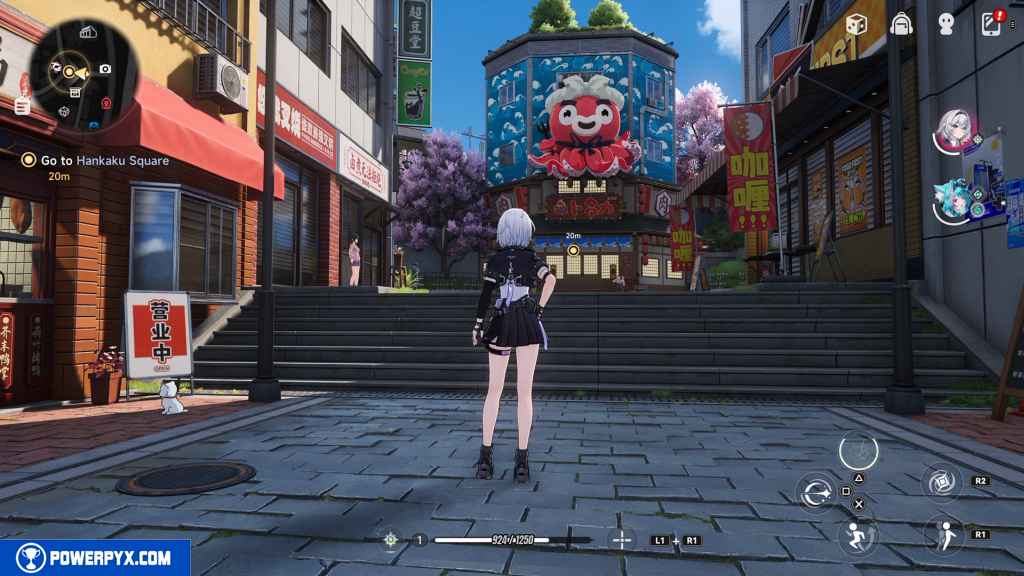The image size is (1024, 576).
Task: Activate the dashing figure sprint icon
Action: [857, 536]
